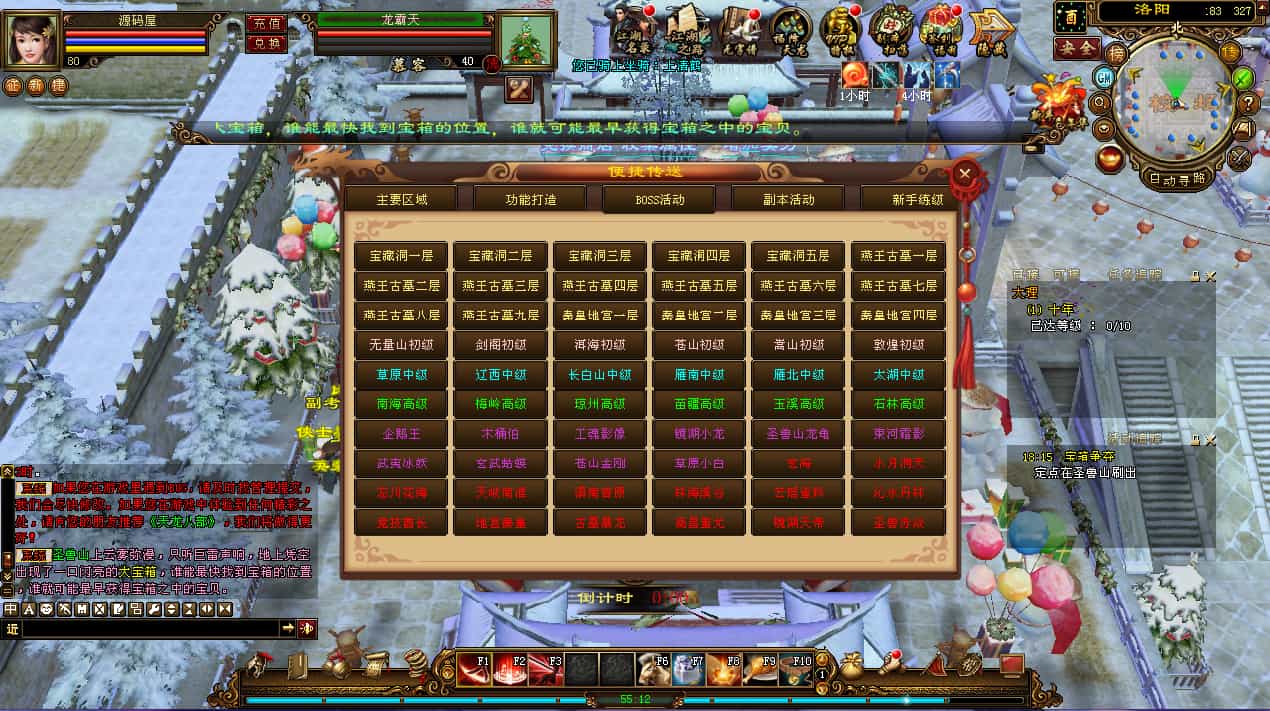Teleport to 宝藏洞一层

click(x=401, y=256)
